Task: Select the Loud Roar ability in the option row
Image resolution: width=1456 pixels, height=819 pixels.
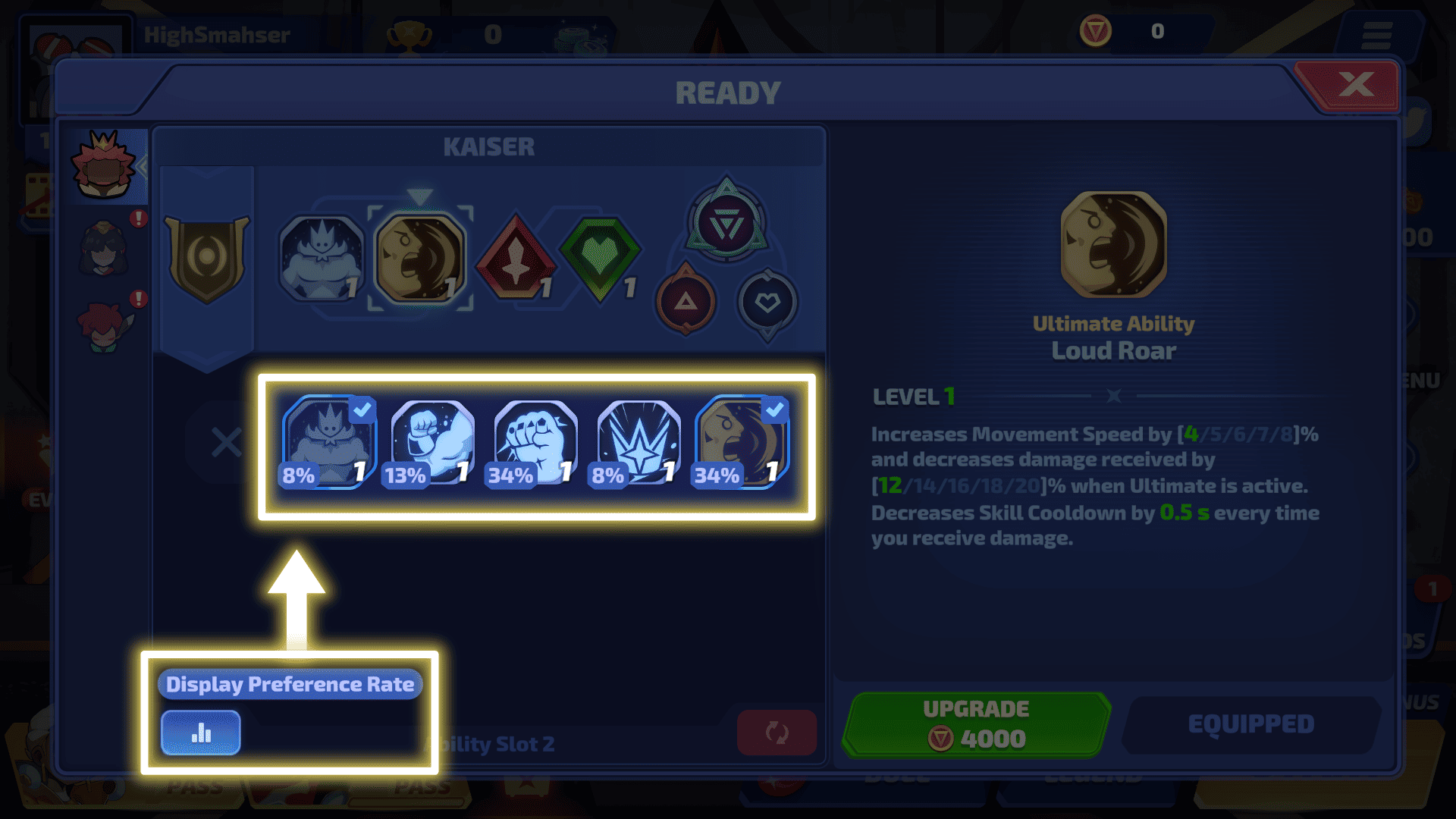Action: click(x=742, y=443)
